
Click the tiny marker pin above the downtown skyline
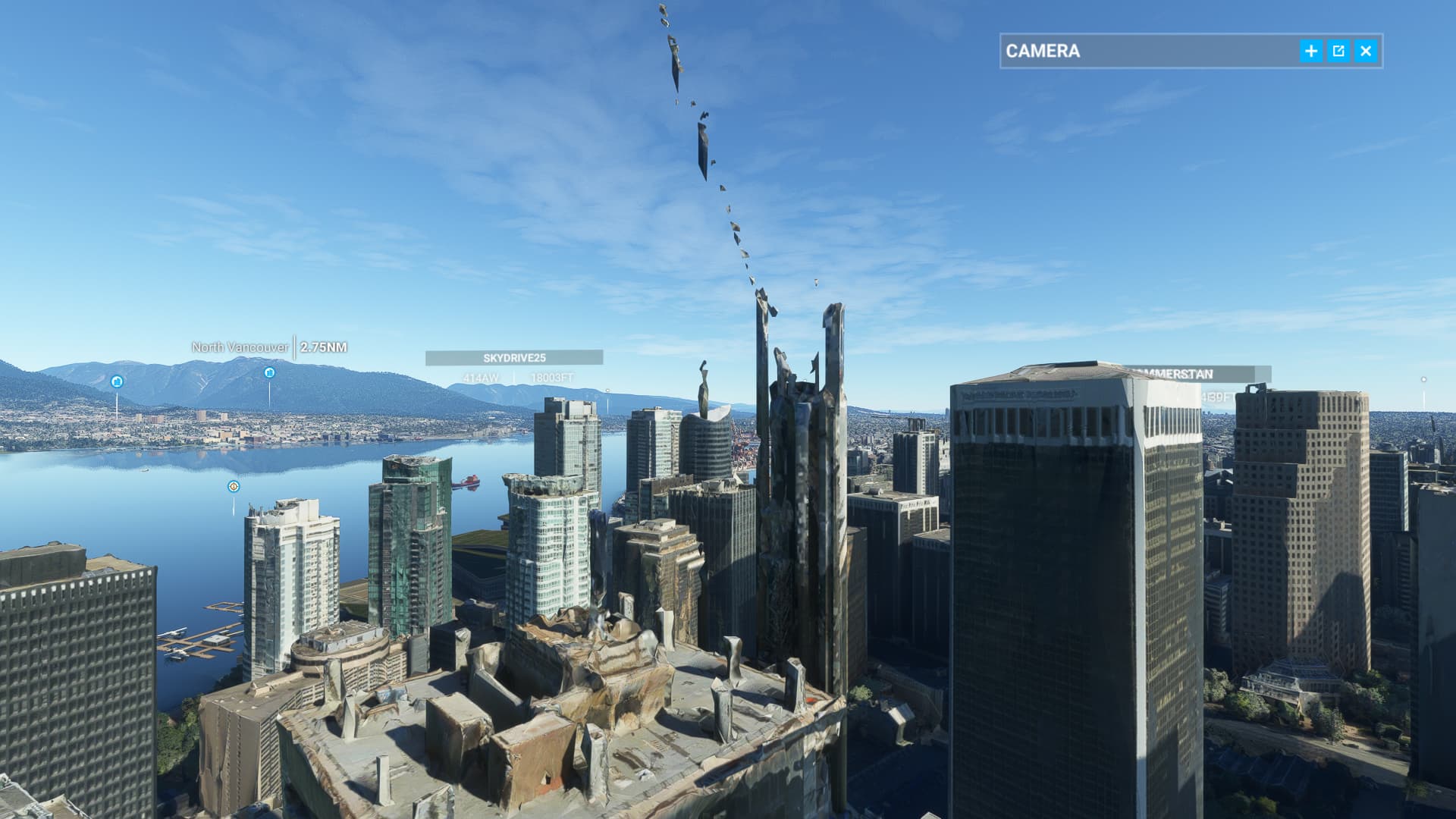[607, 391]
